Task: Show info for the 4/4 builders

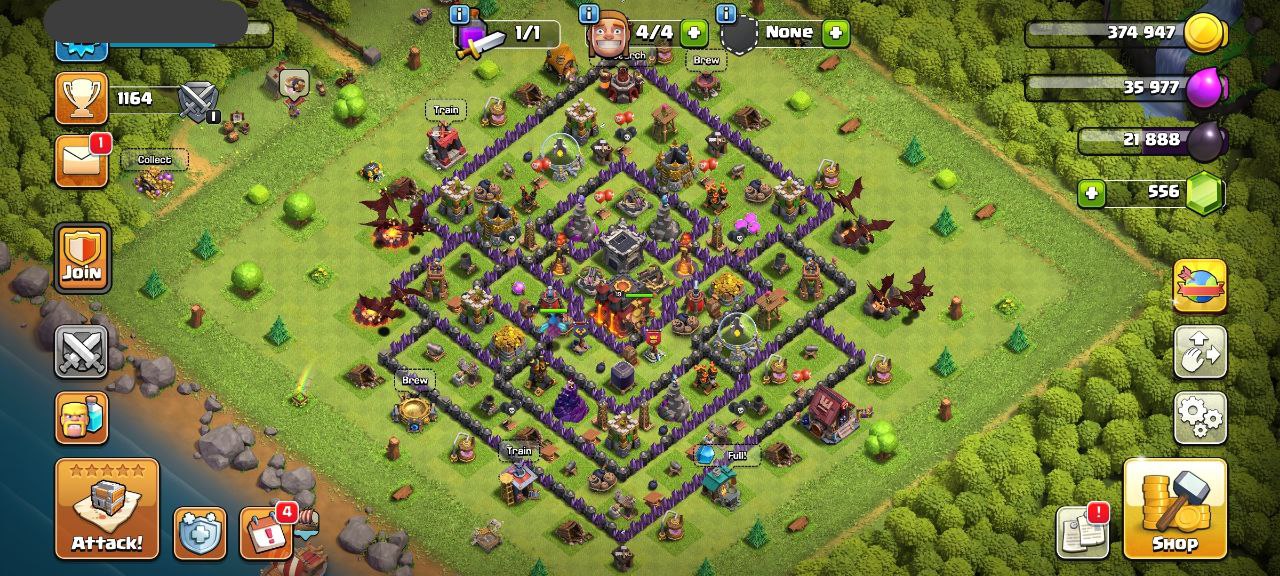Action: pyautogui.click(x=589, y=14)
